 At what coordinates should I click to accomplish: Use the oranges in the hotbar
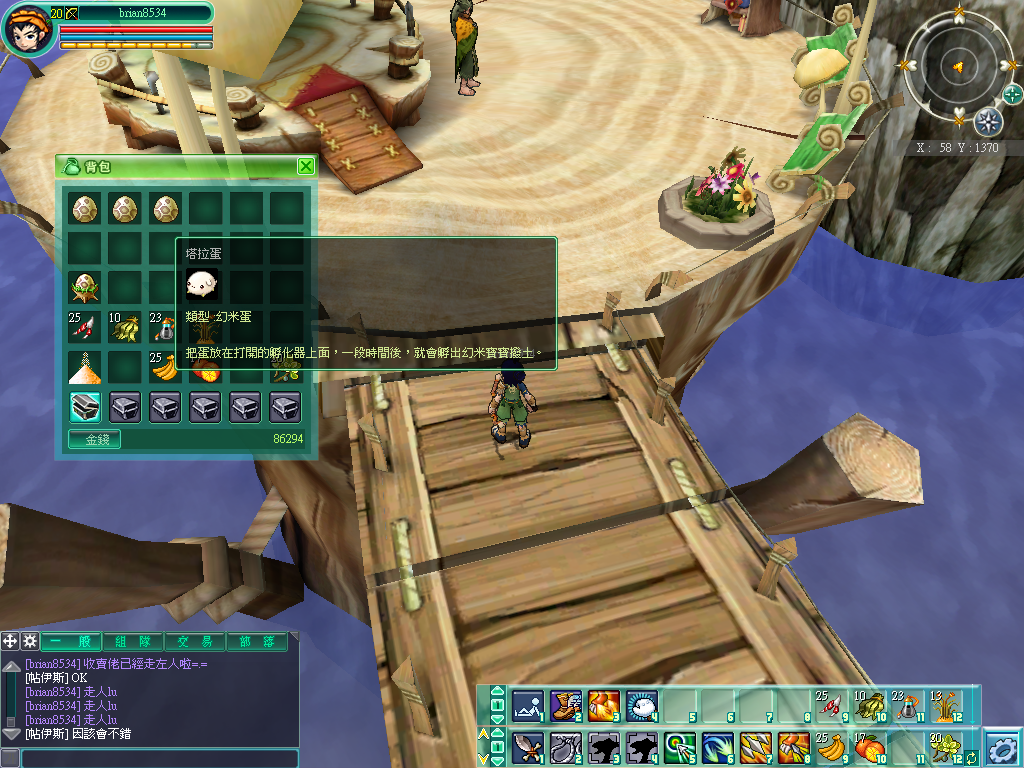tap(869, 746)
